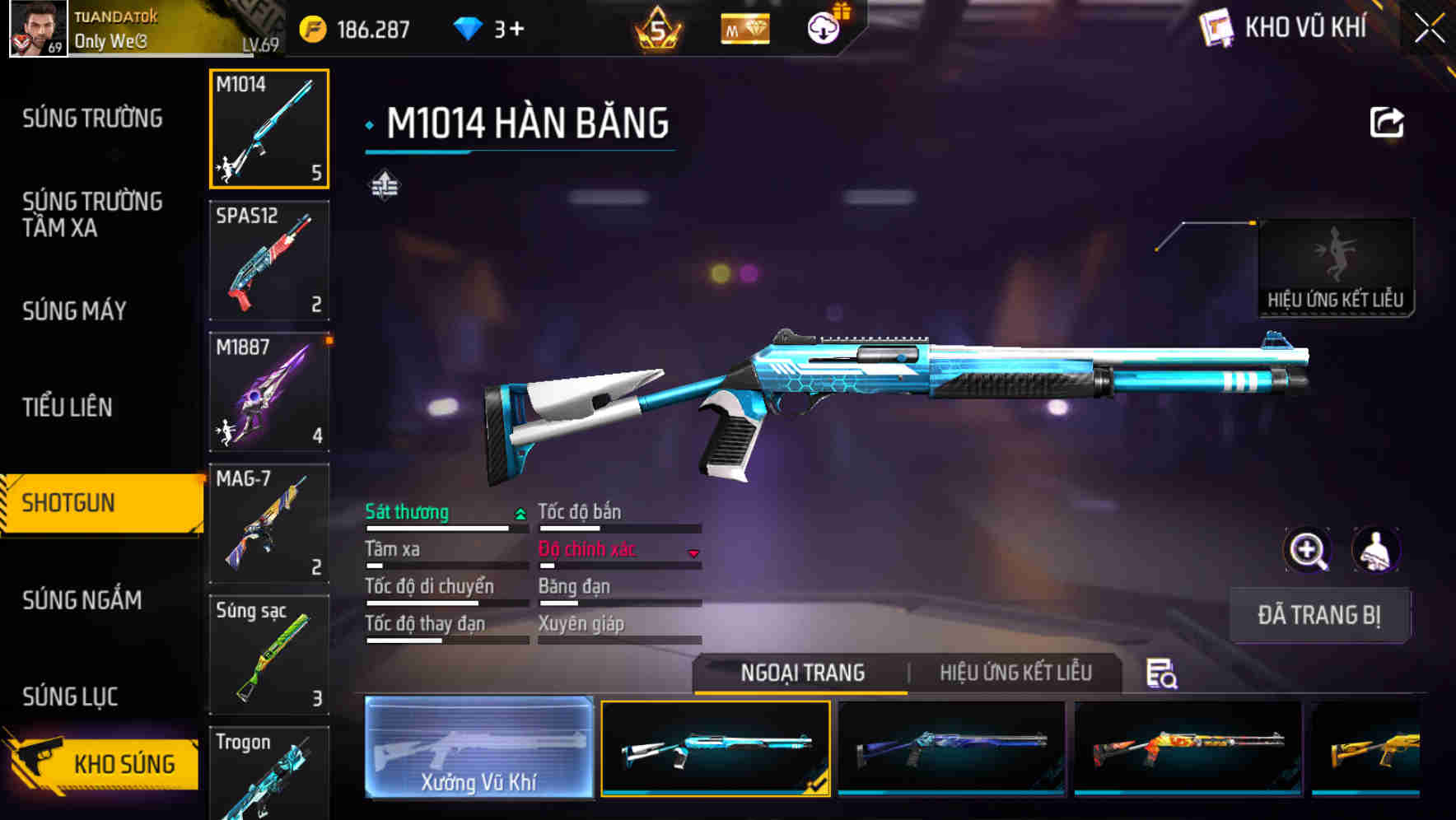Open the finishing effect preview box

tap(1335, 267)
